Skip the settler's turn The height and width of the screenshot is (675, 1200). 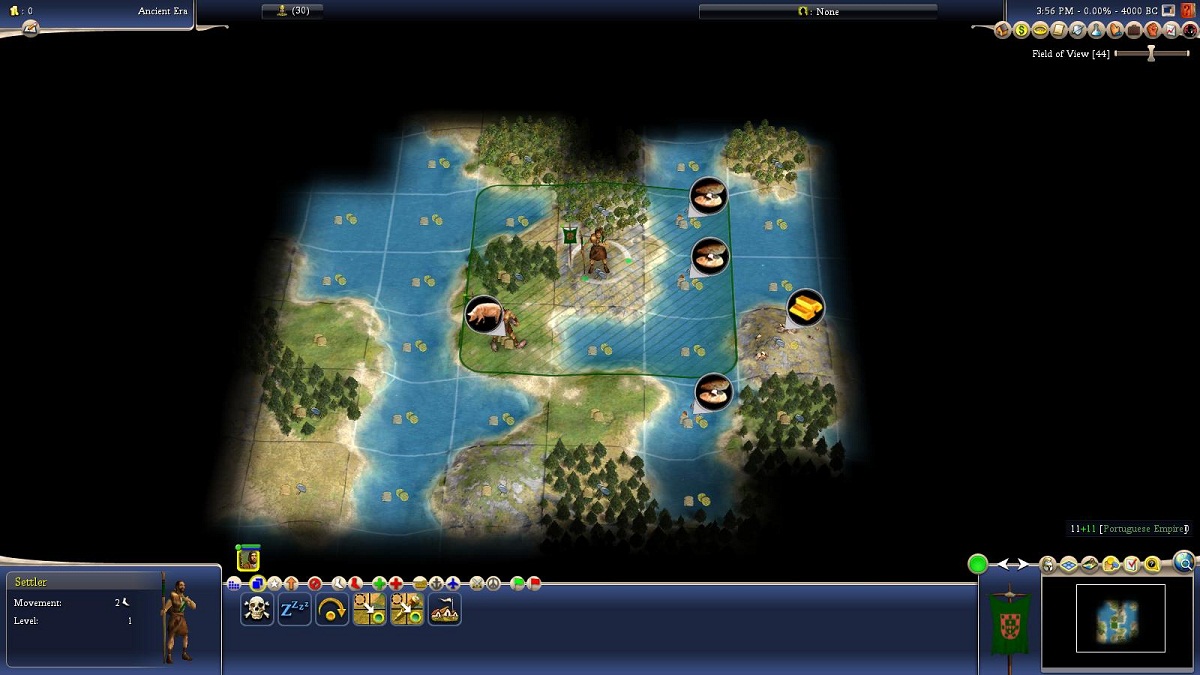coord(332,609)
